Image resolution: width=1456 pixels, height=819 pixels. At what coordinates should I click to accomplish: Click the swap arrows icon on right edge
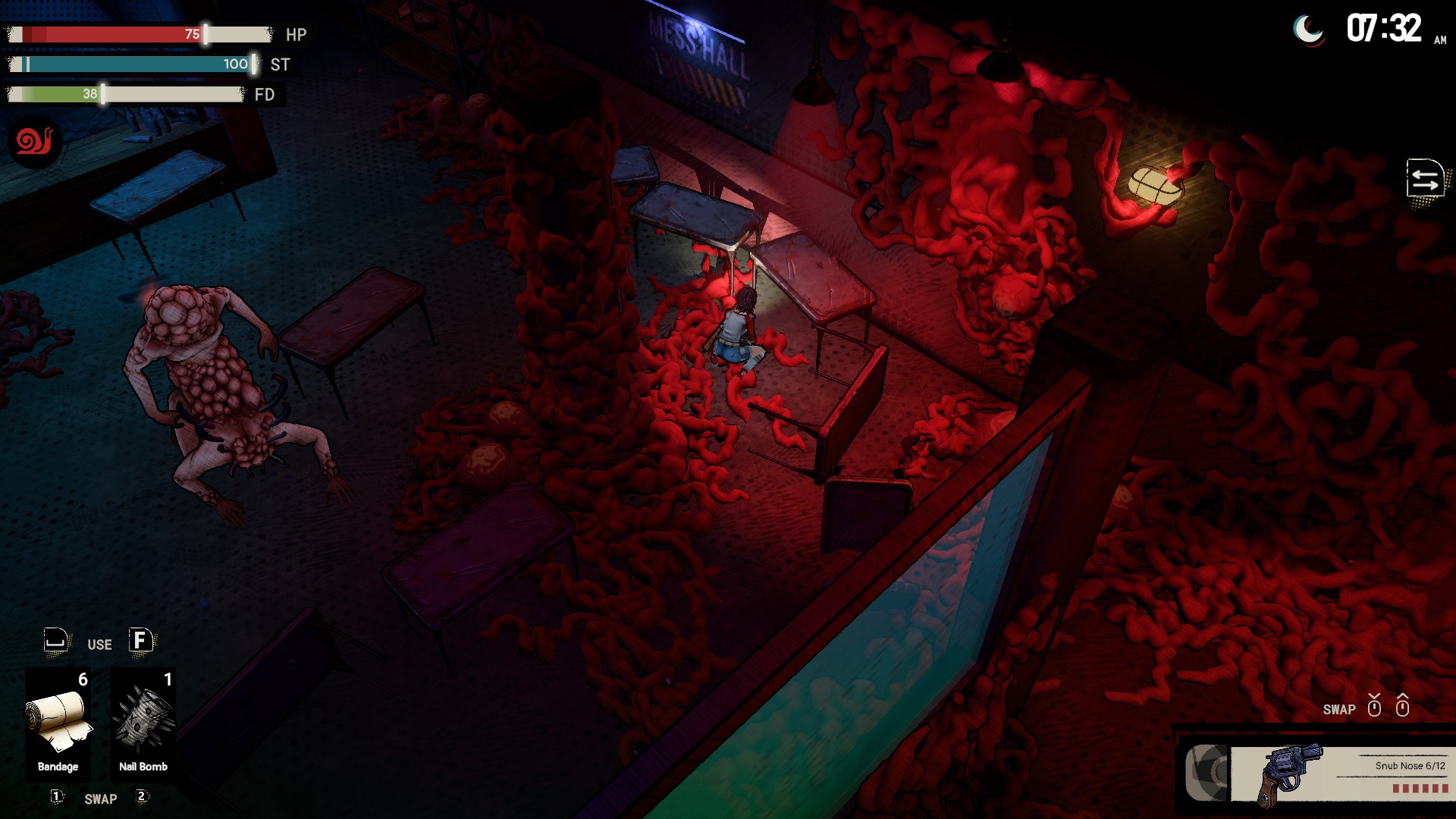(1425, 180)
